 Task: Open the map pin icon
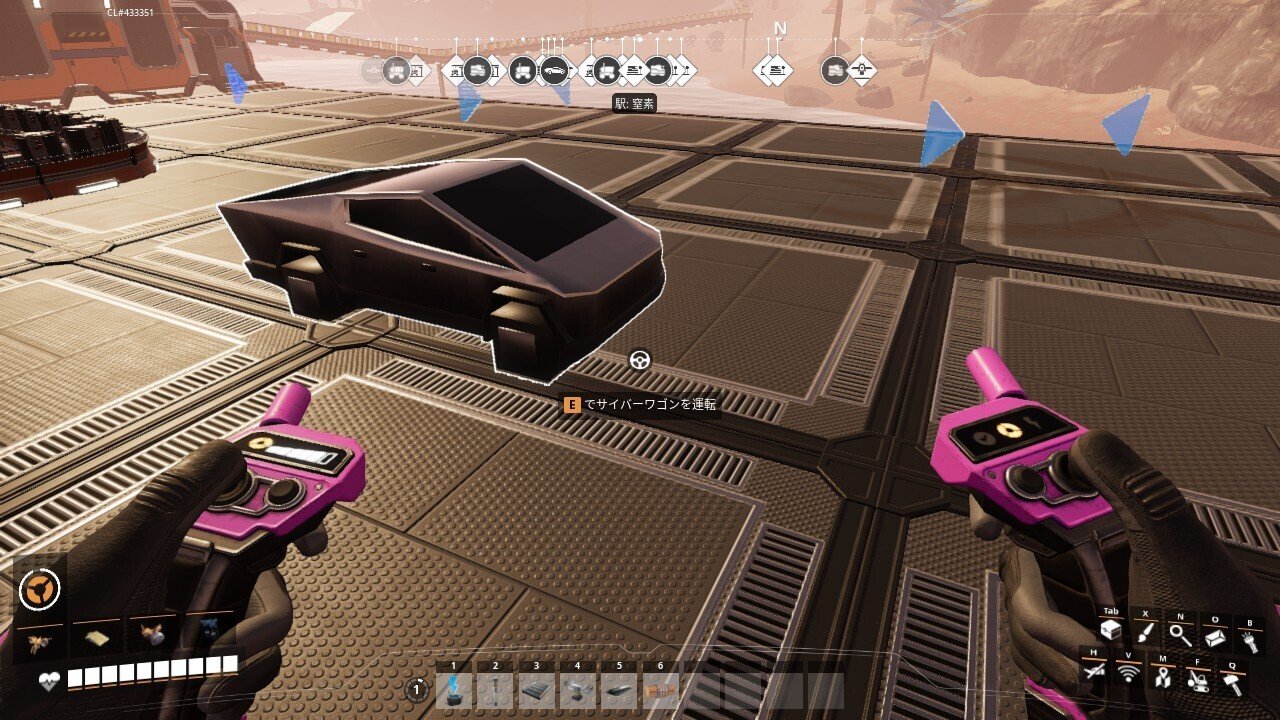[1163, 678]
